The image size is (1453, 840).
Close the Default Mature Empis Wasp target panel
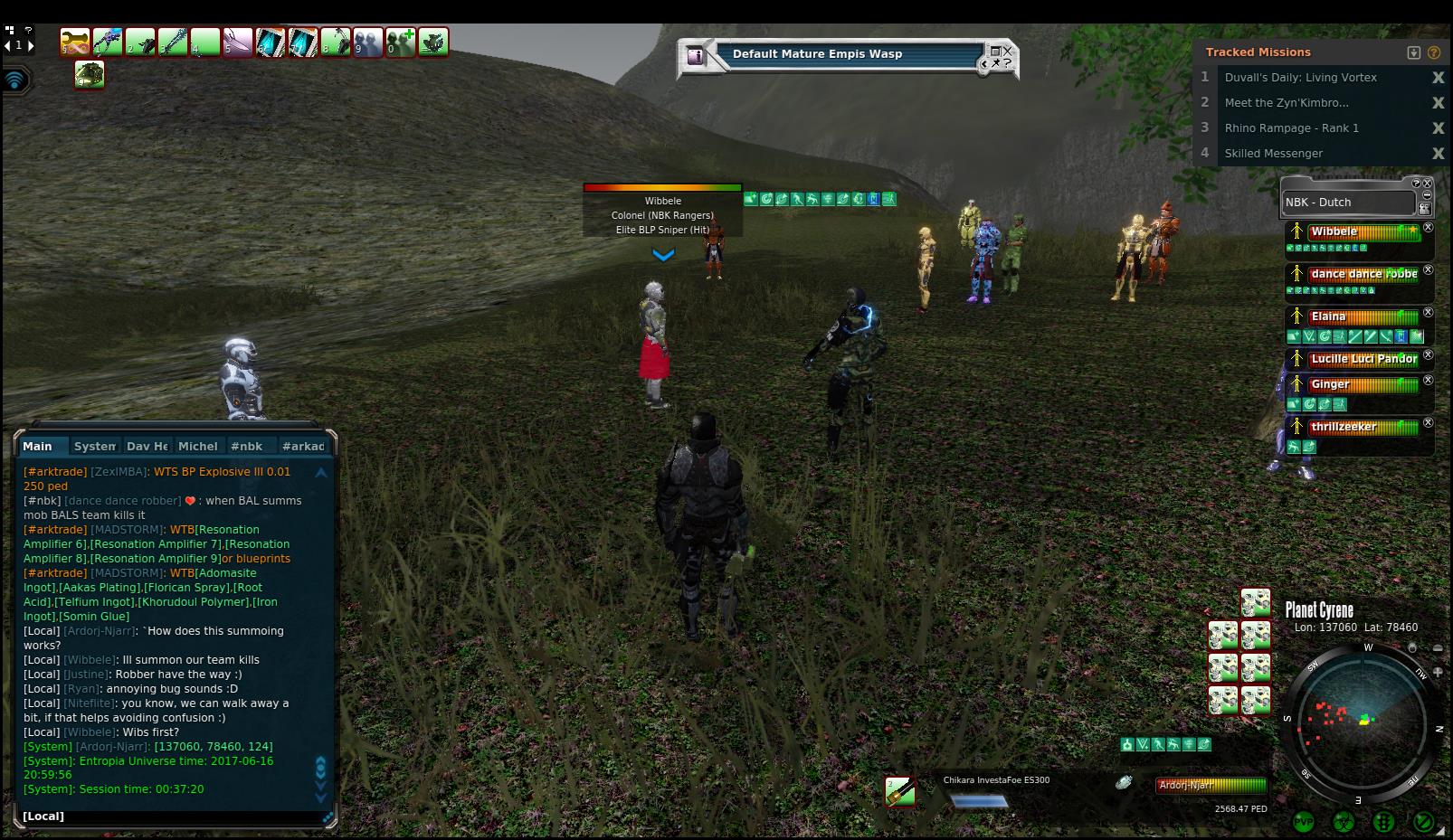click(1007, 52)
